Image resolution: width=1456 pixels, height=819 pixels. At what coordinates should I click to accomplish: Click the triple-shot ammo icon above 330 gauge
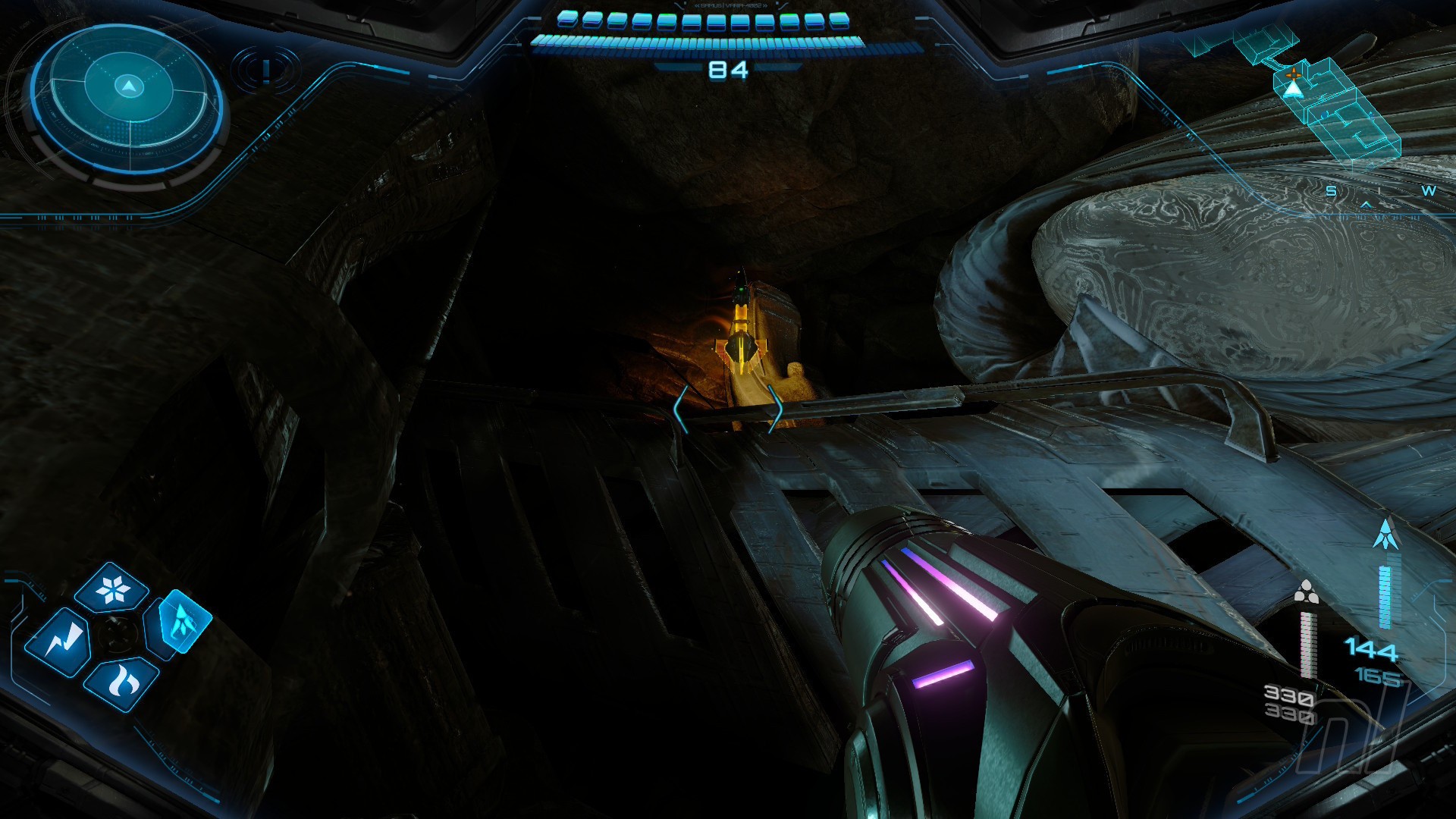click(1305, 593)
